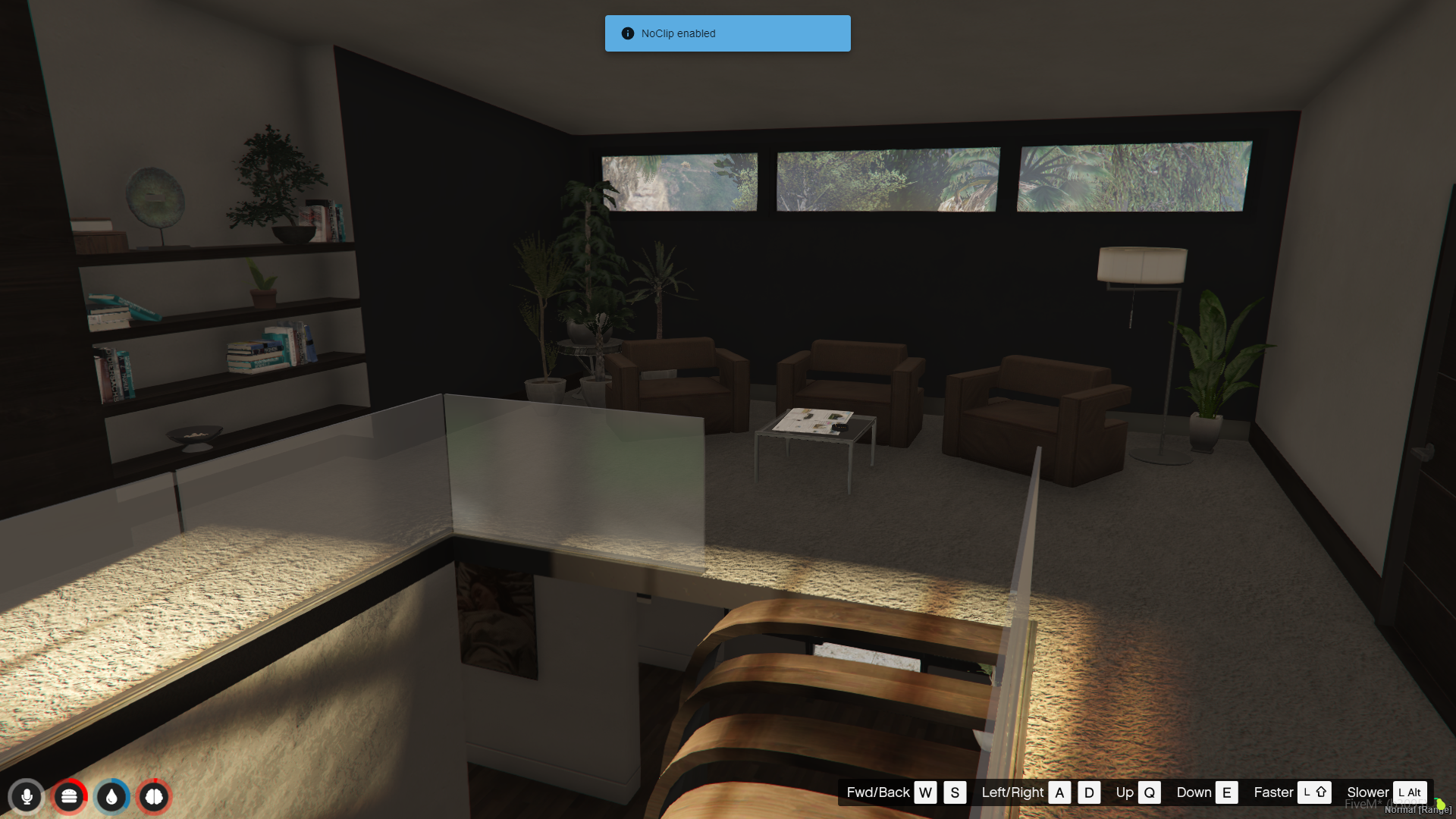Click the NoClip enabled notification banner
Viewport: 1456px width, 819px height.
pos(727,33)
